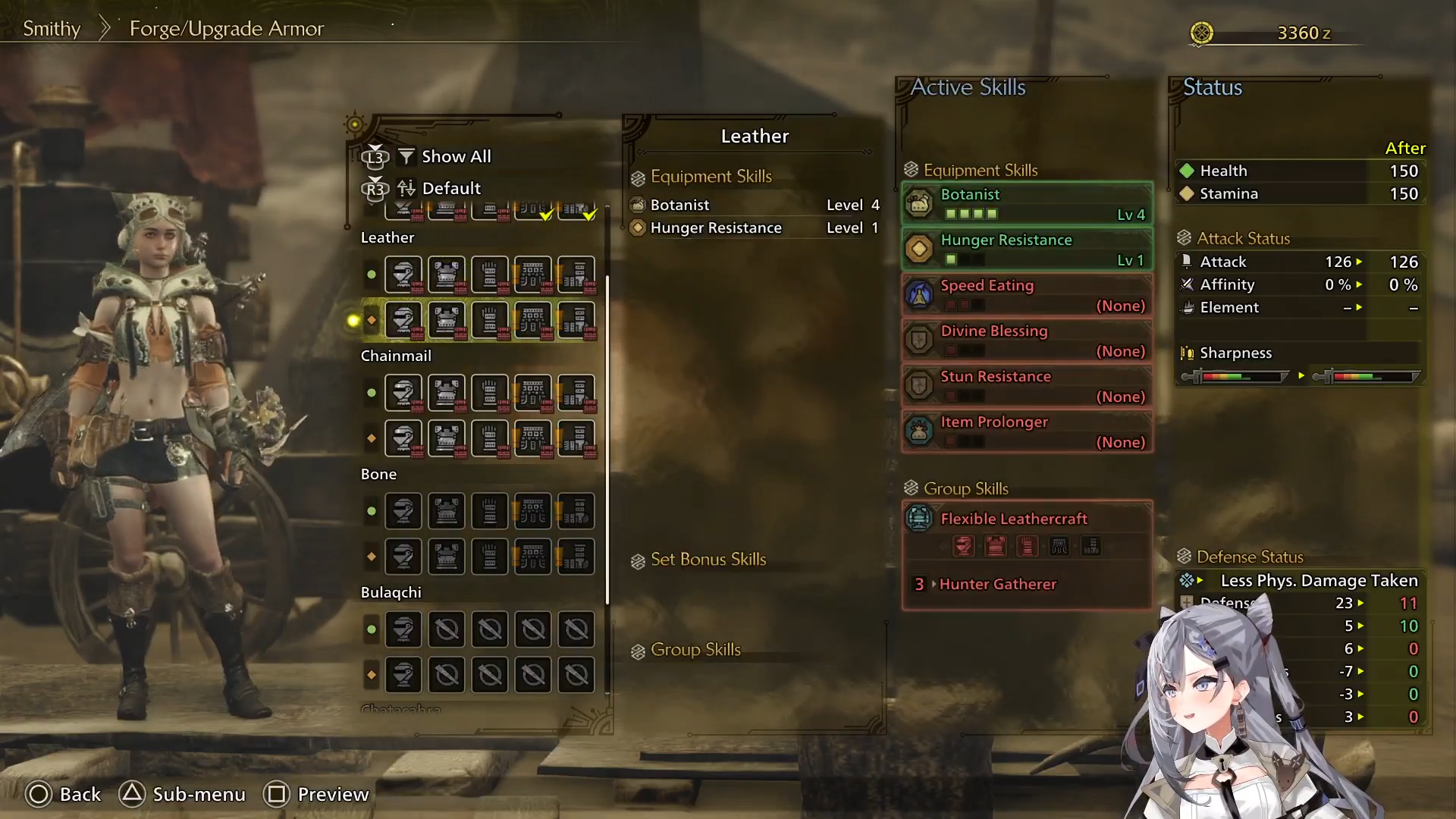
Task: Open the Show All filter
Action: click(455, 157)
